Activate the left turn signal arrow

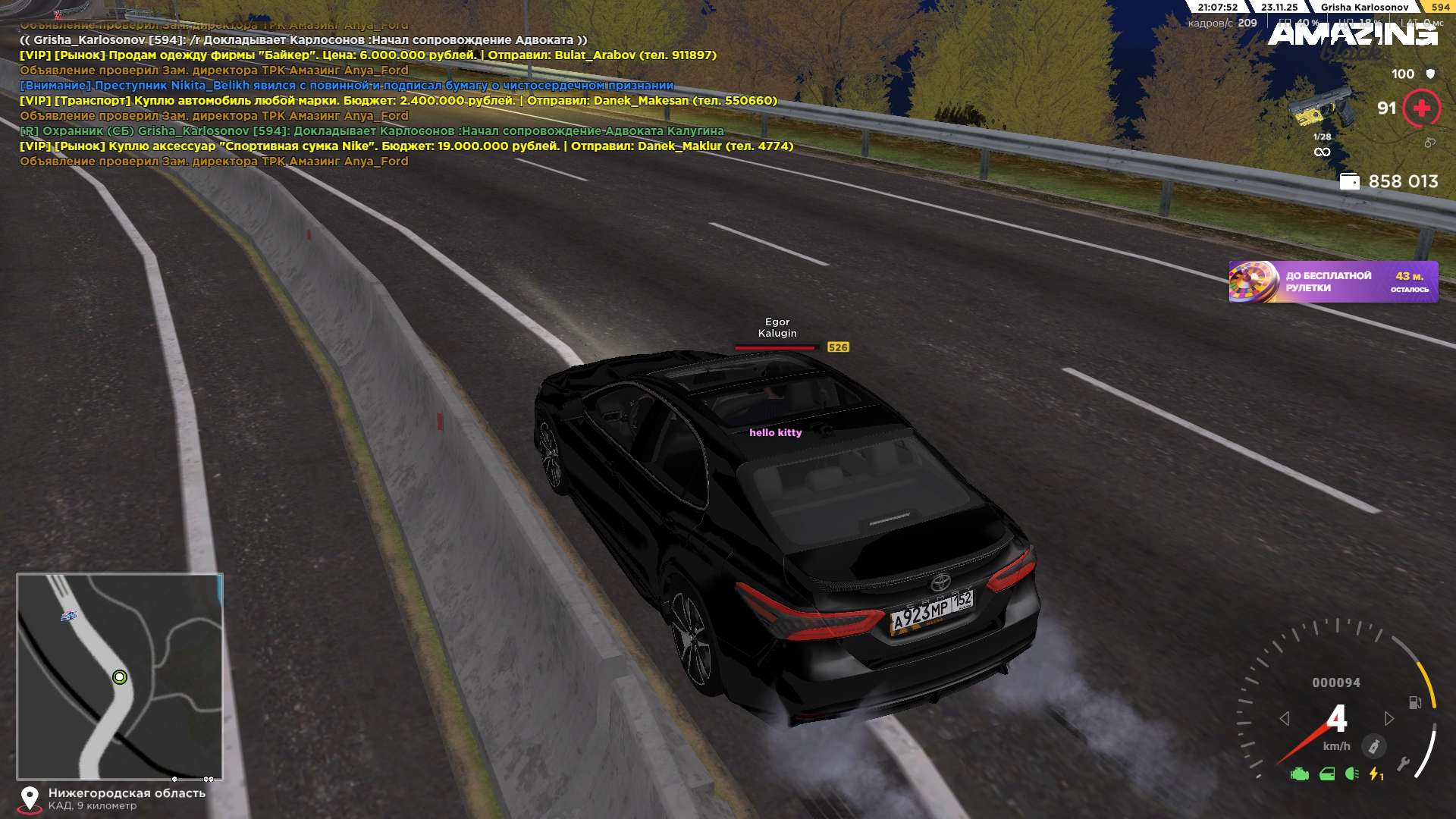(1284, 718)
